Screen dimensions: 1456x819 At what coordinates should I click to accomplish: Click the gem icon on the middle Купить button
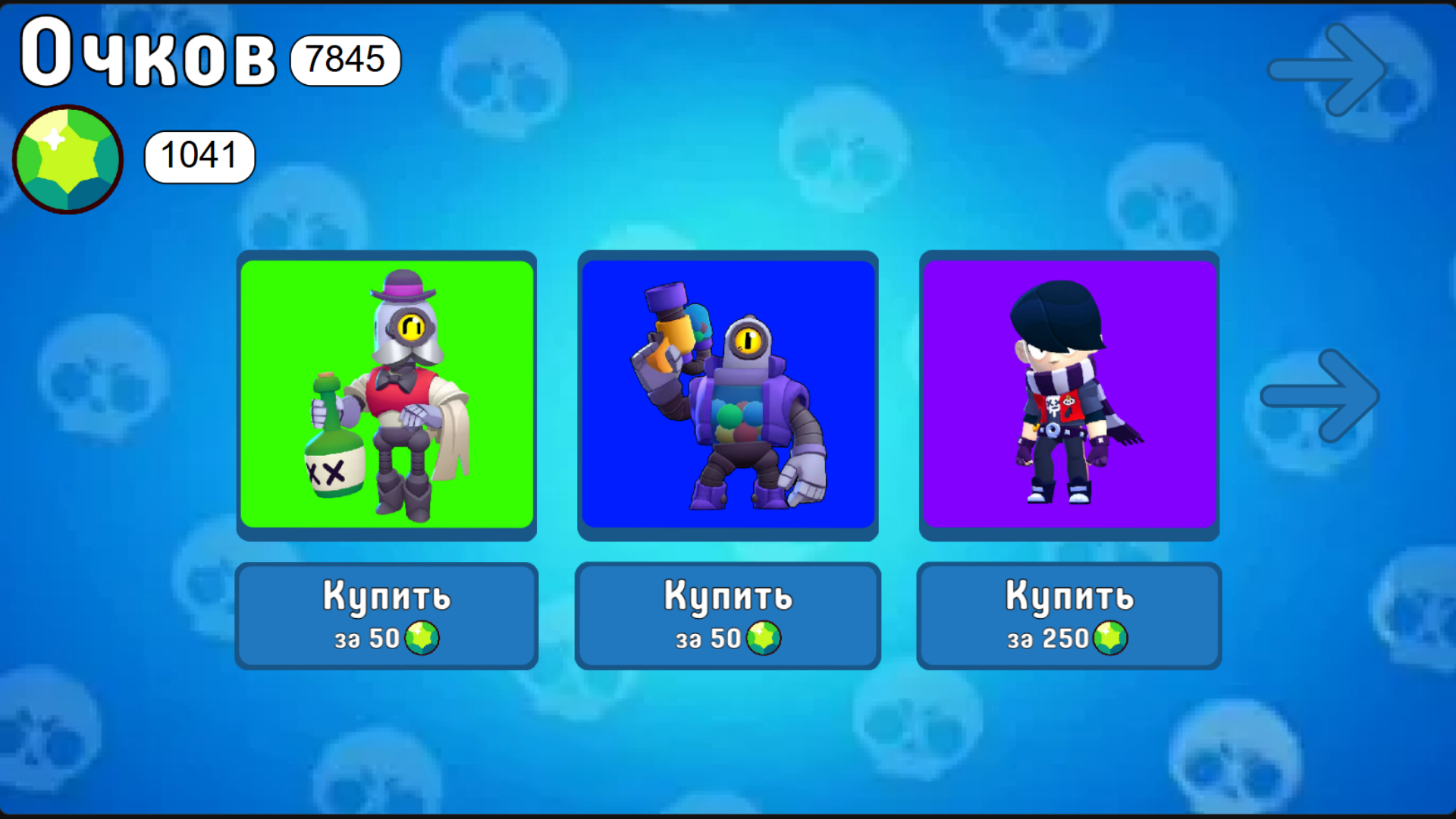click(763, 638)
